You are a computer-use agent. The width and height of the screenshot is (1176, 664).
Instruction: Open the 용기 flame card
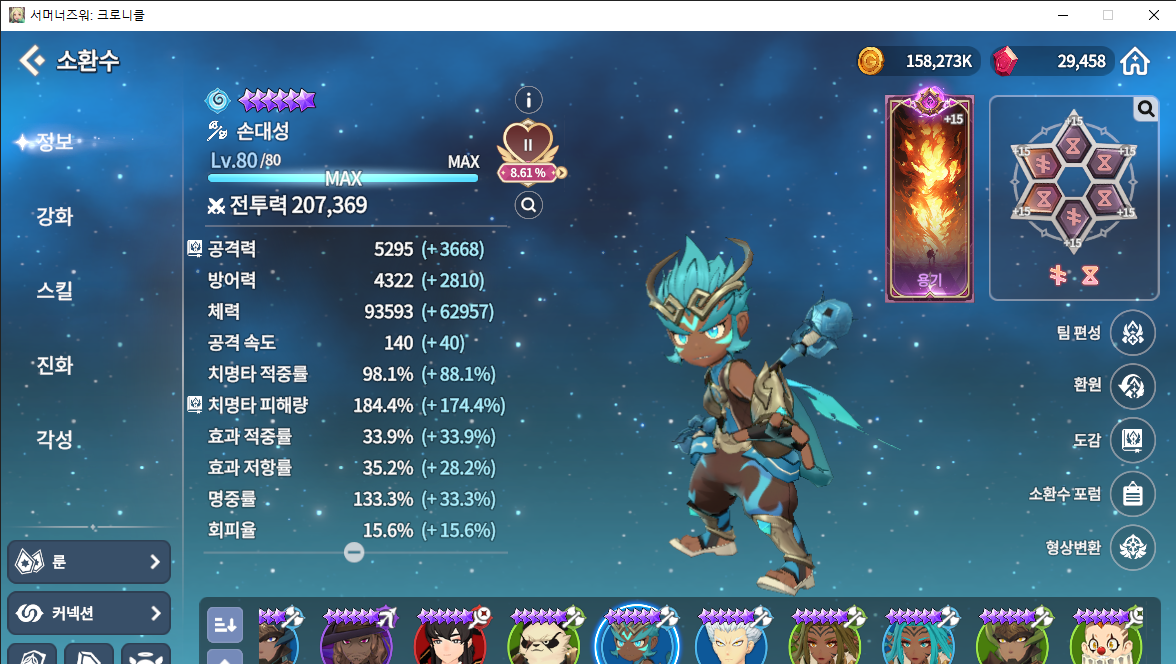(929, 198)
